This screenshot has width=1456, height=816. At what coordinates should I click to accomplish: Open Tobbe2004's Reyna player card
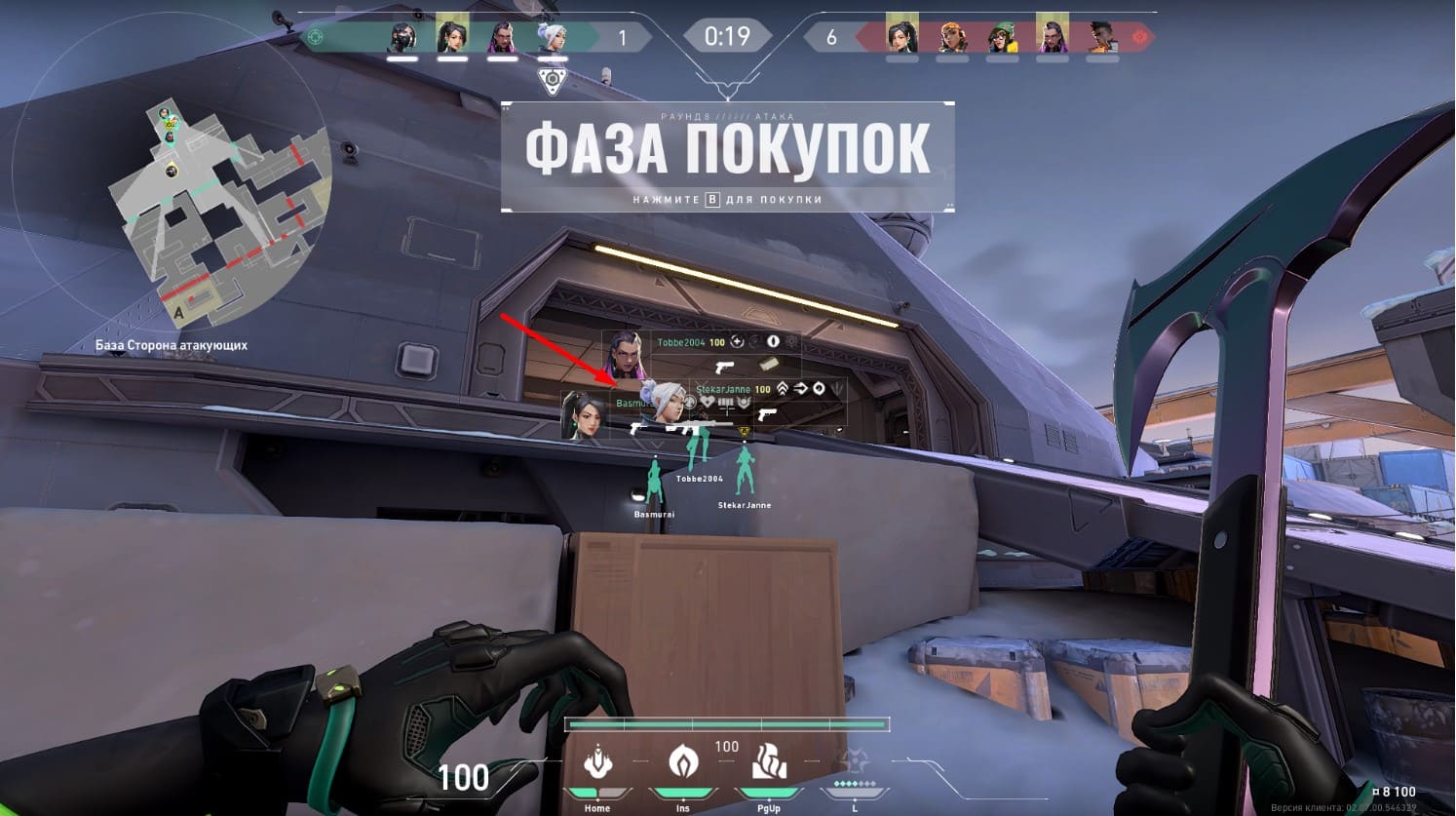point(626,356)
